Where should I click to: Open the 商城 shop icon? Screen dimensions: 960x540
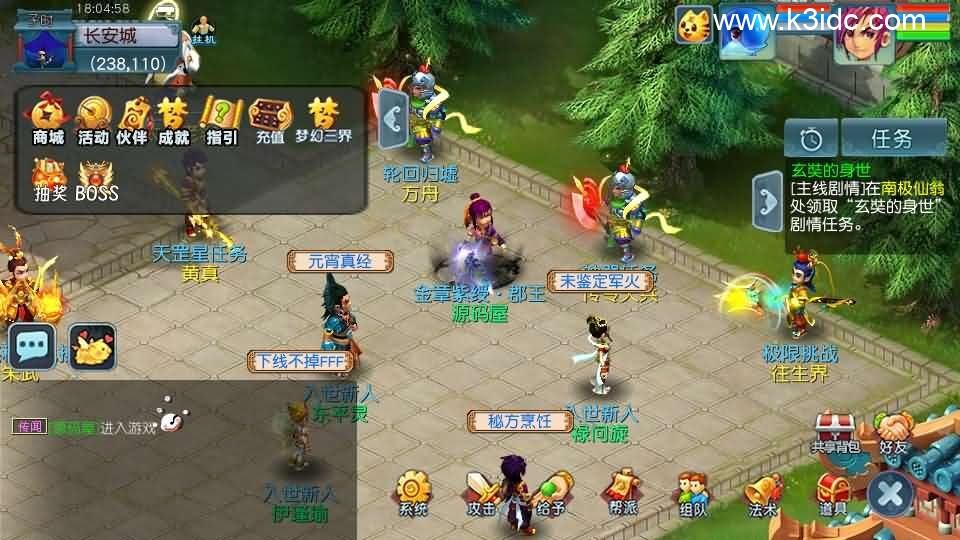(48, 118)
